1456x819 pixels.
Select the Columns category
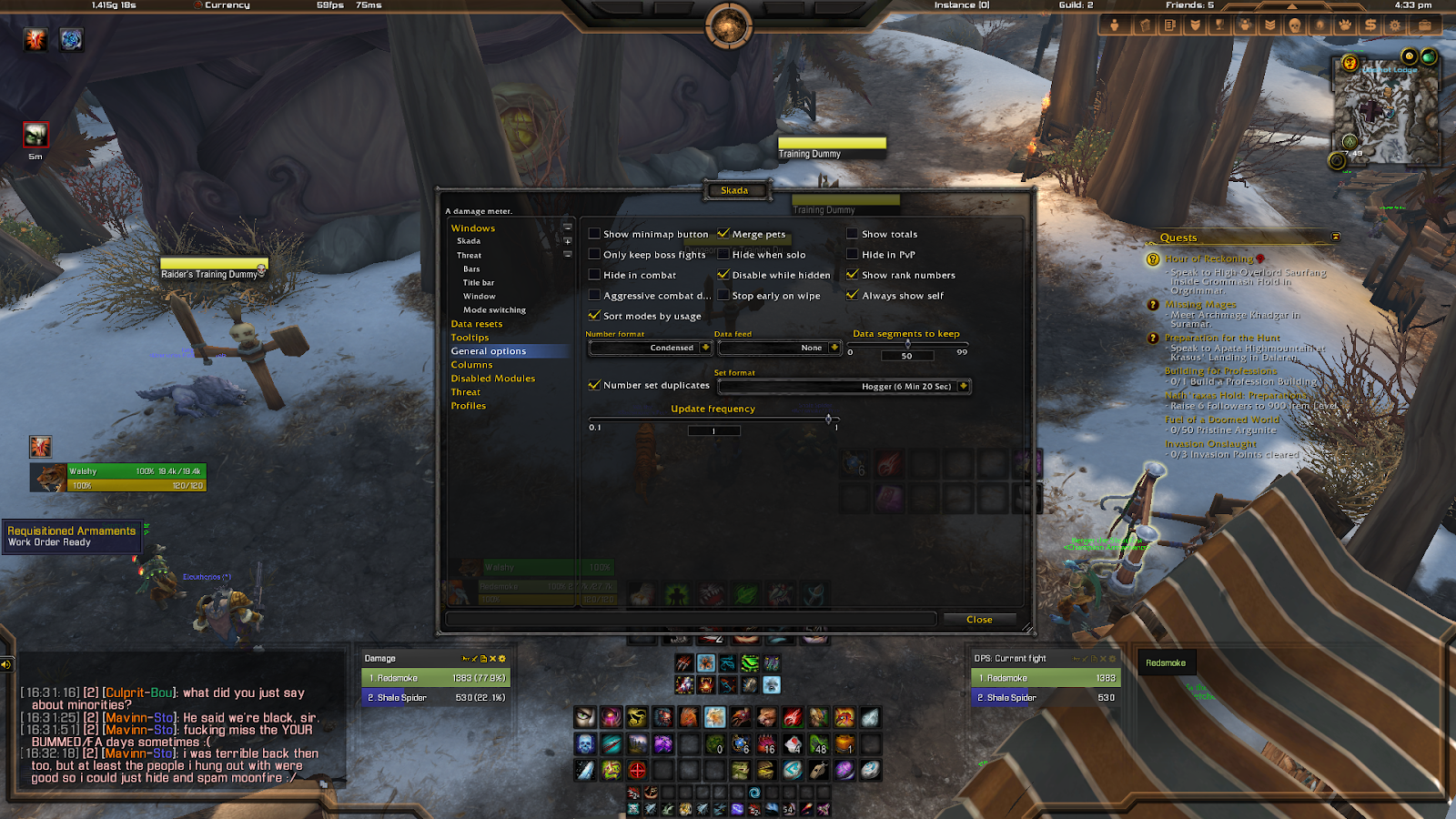[471, 364]
